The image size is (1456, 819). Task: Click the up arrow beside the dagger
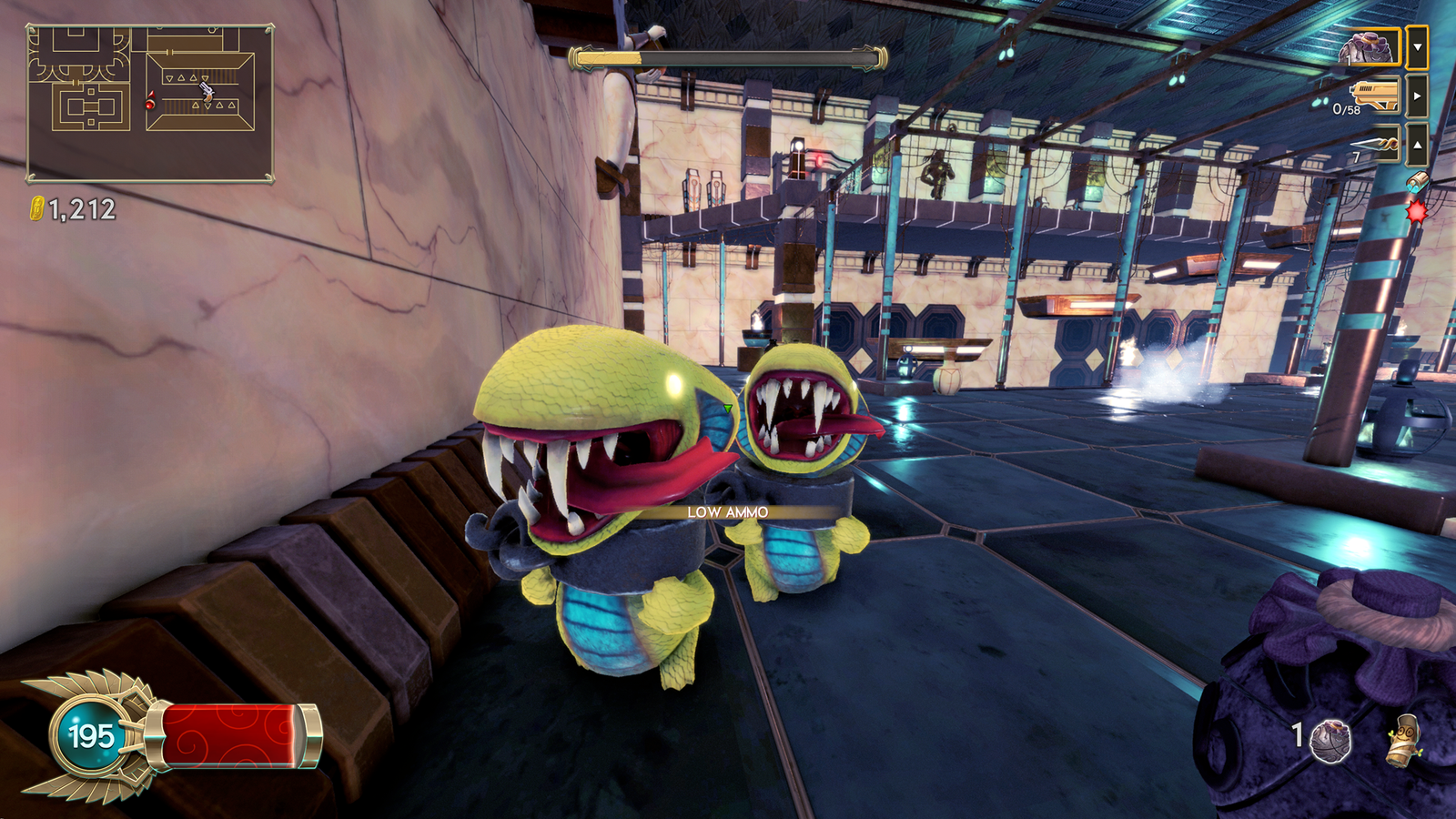[1417, 144]
